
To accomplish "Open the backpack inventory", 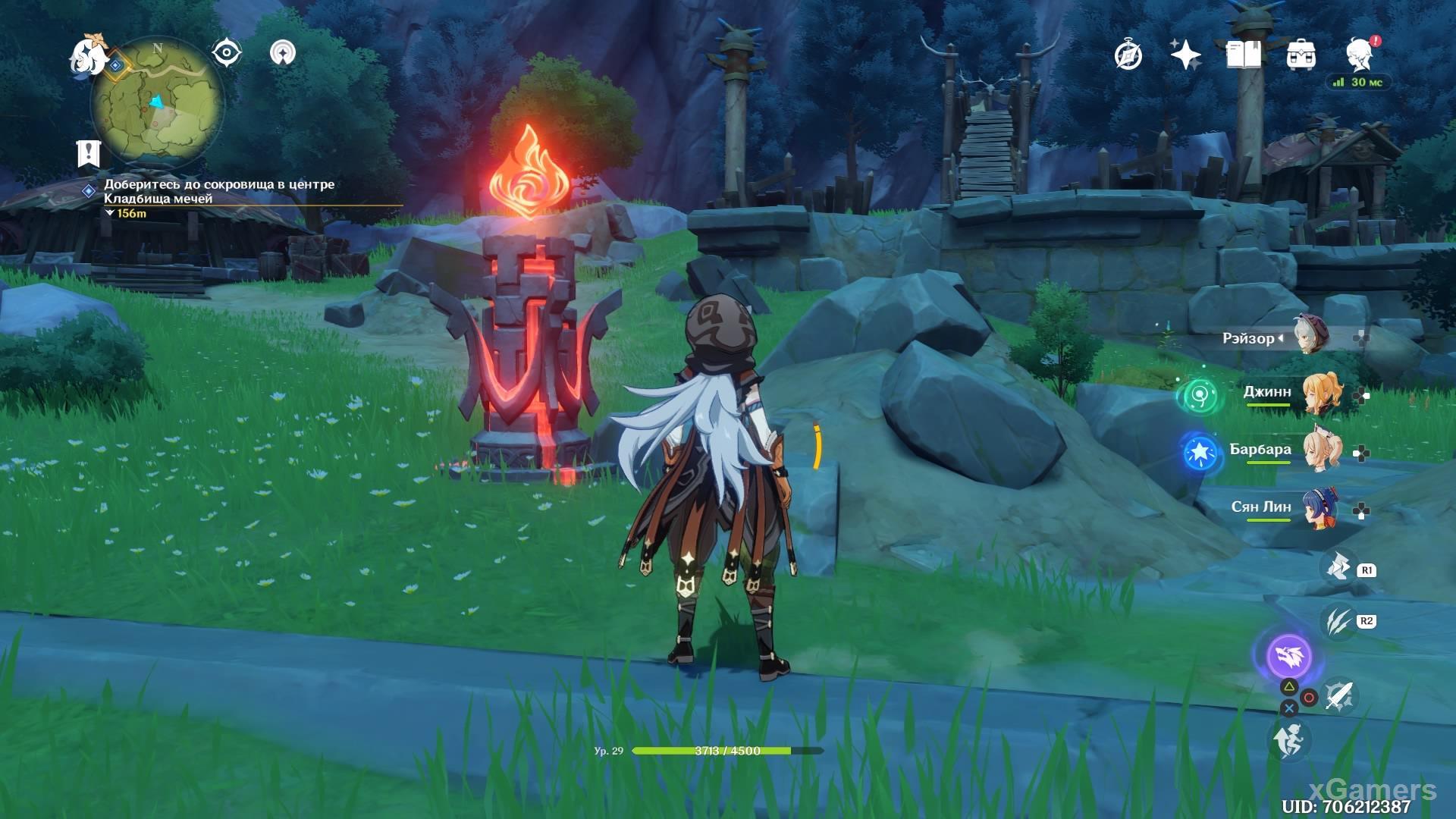I will point(1301,55).
